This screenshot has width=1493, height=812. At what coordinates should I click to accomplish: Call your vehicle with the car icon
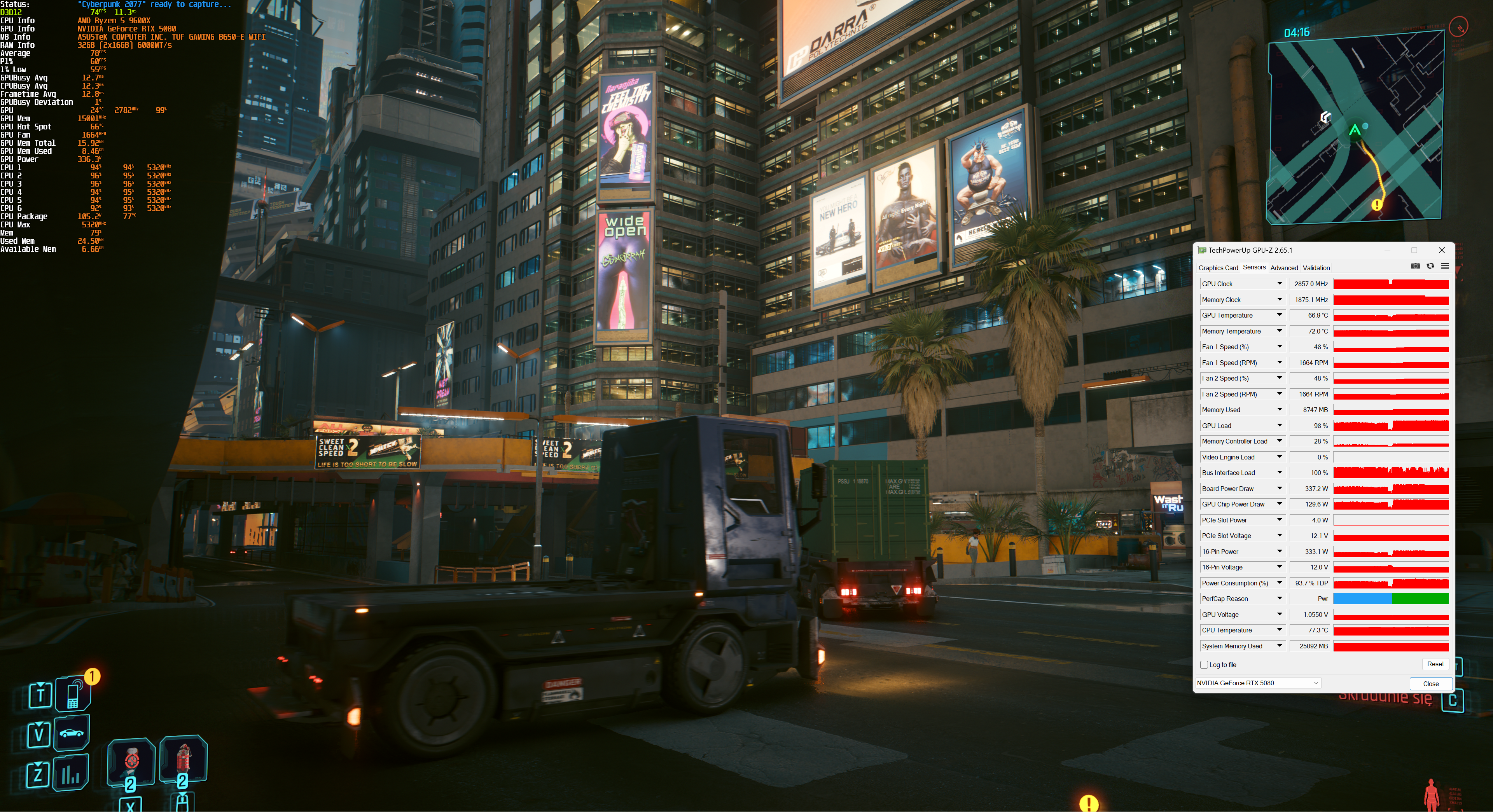pyautogui.click(x=71, y=733)
